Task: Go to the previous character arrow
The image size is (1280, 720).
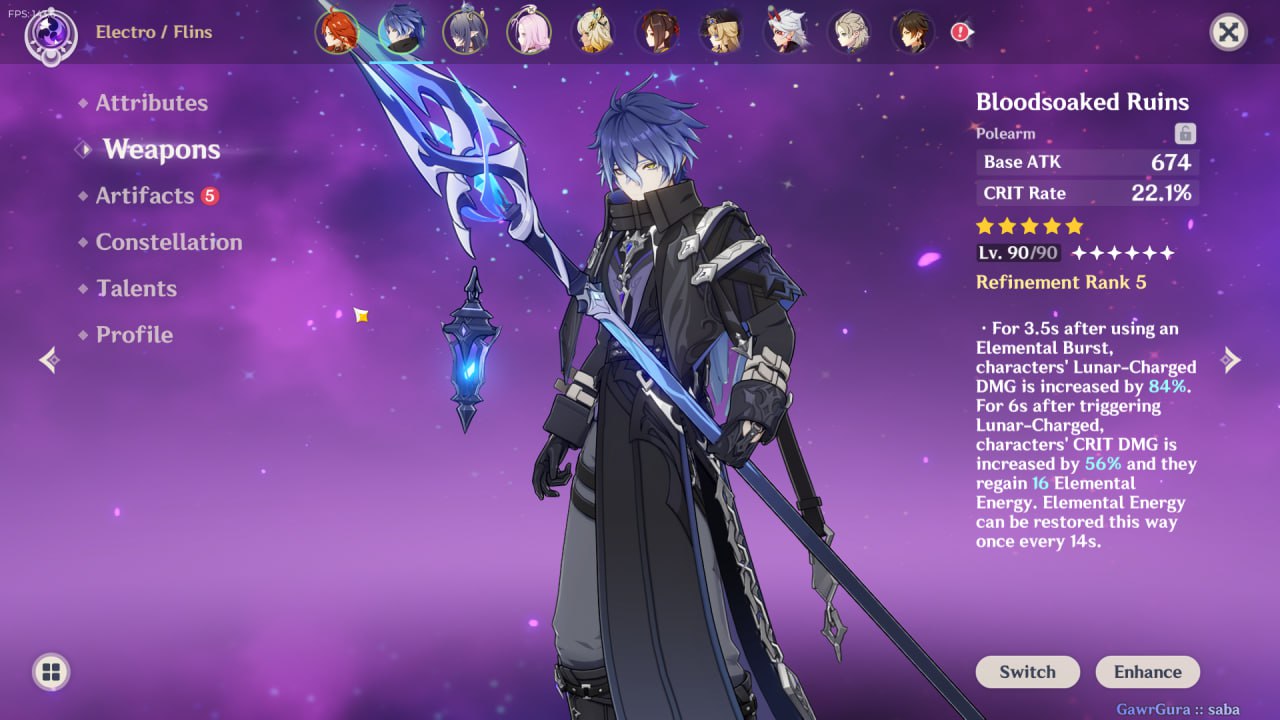Action: click(x=49, y=360)
